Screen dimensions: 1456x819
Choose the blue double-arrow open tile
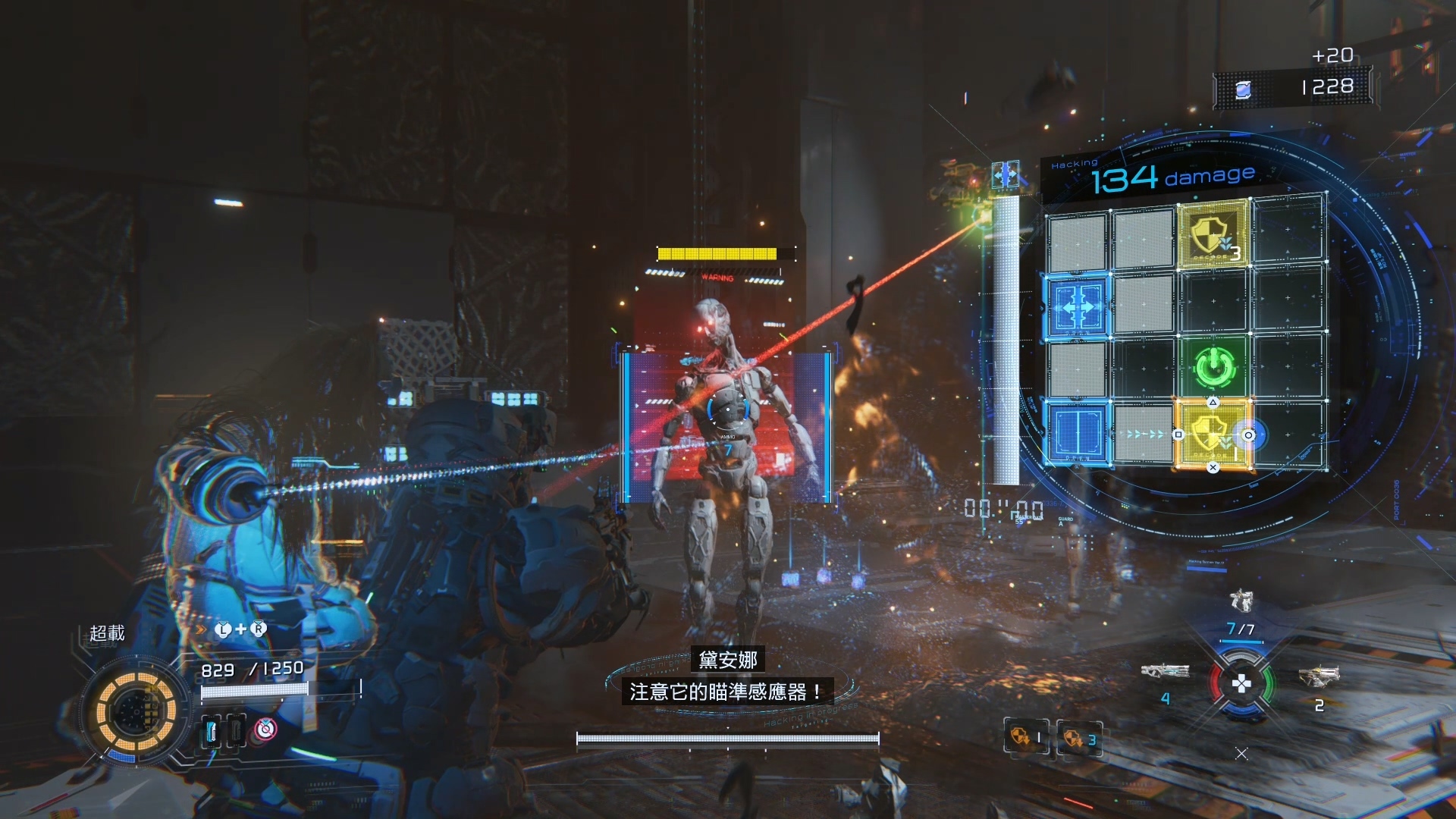click(1078, 306)
